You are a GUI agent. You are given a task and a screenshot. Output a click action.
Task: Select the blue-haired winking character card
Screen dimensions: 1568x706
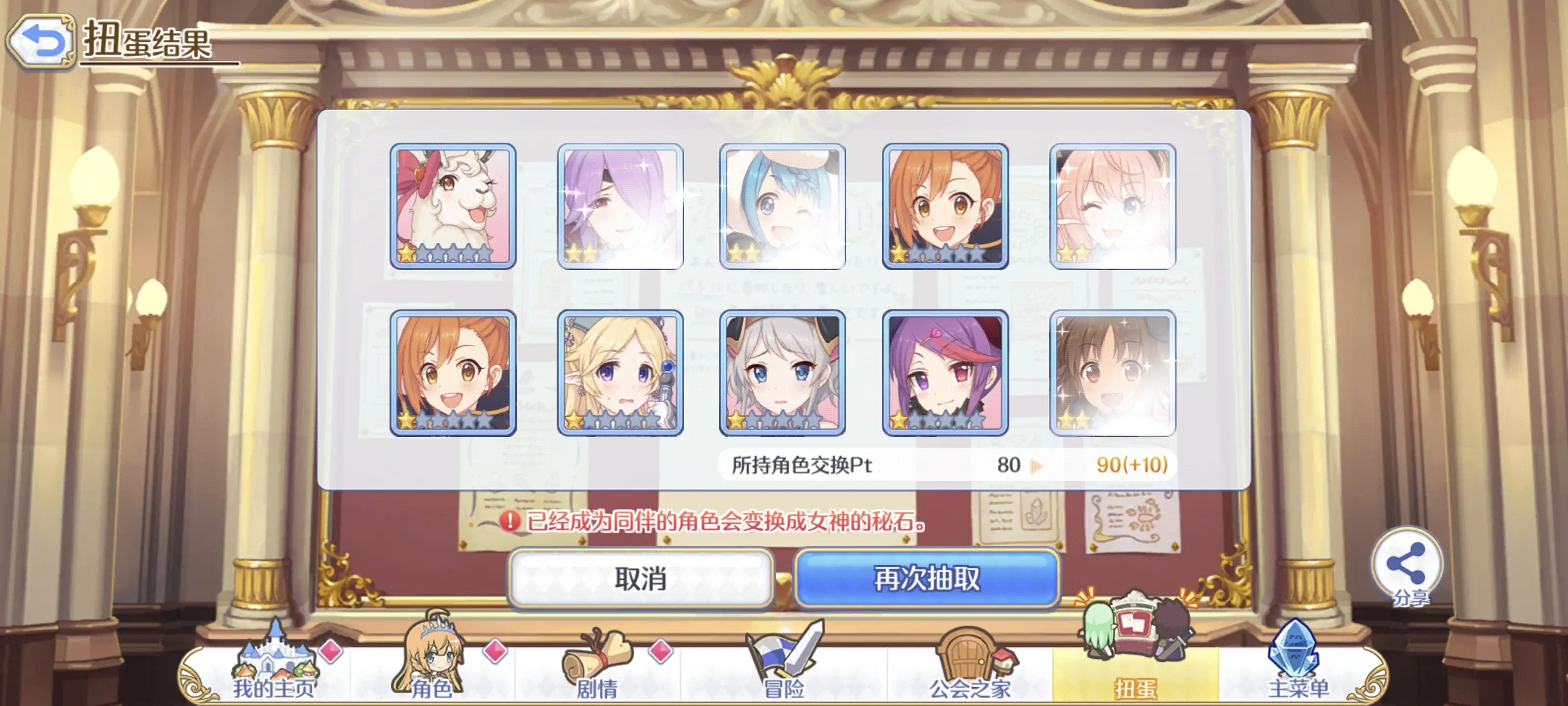[782, 206]
